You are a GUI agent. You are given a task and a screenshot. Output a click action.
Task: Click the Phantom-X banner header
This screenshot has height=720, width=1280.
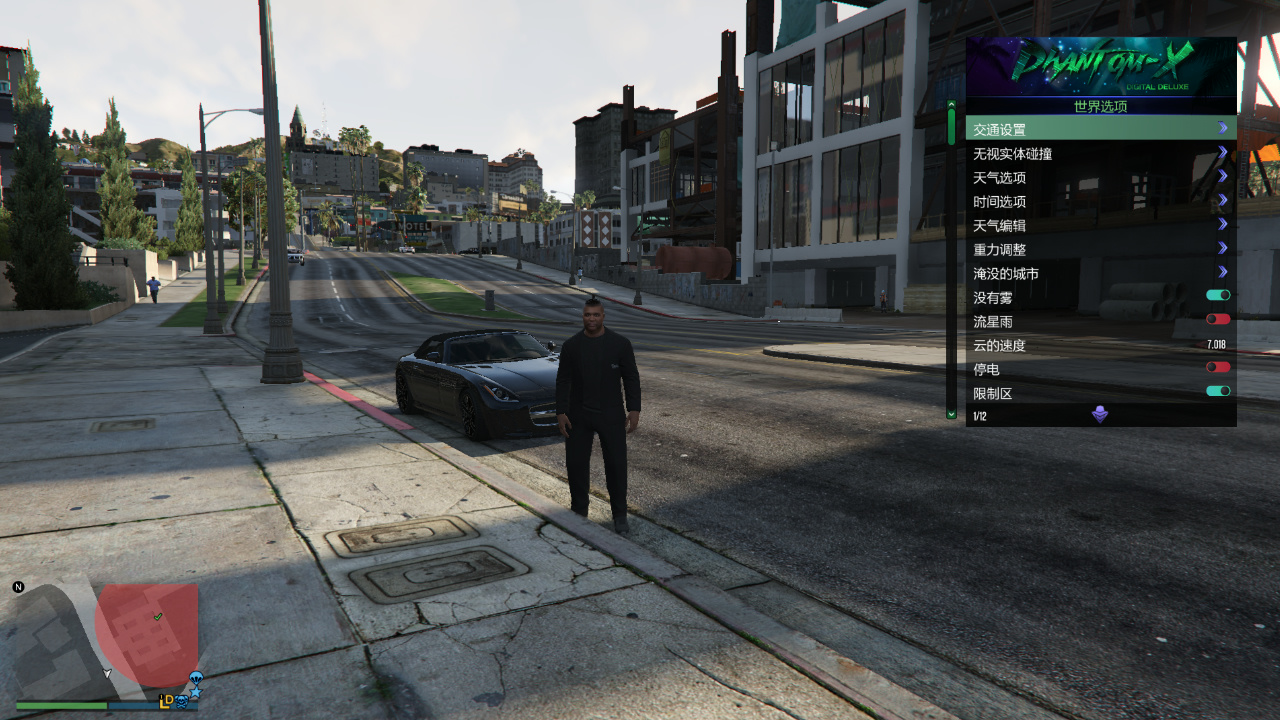1100,67
